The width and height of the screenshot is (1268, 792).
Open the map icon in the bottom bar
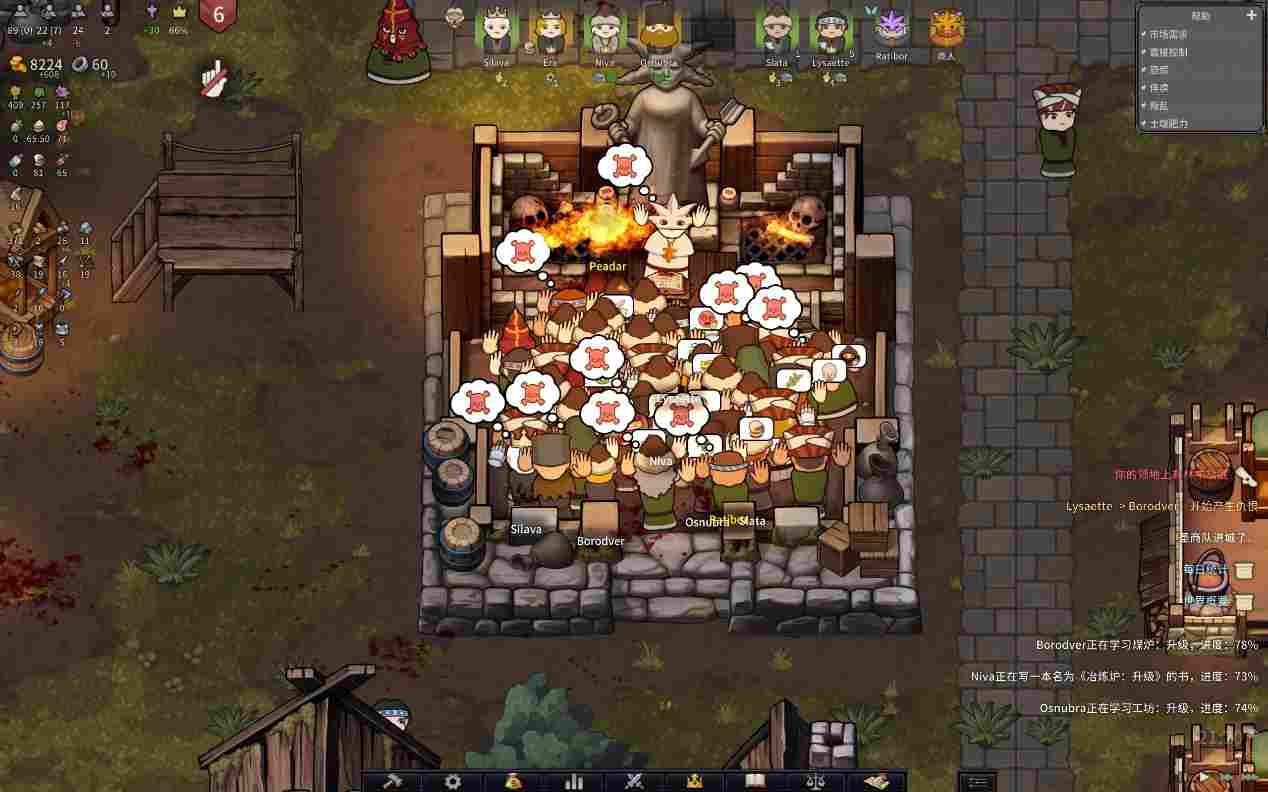(x=876, y=781)
